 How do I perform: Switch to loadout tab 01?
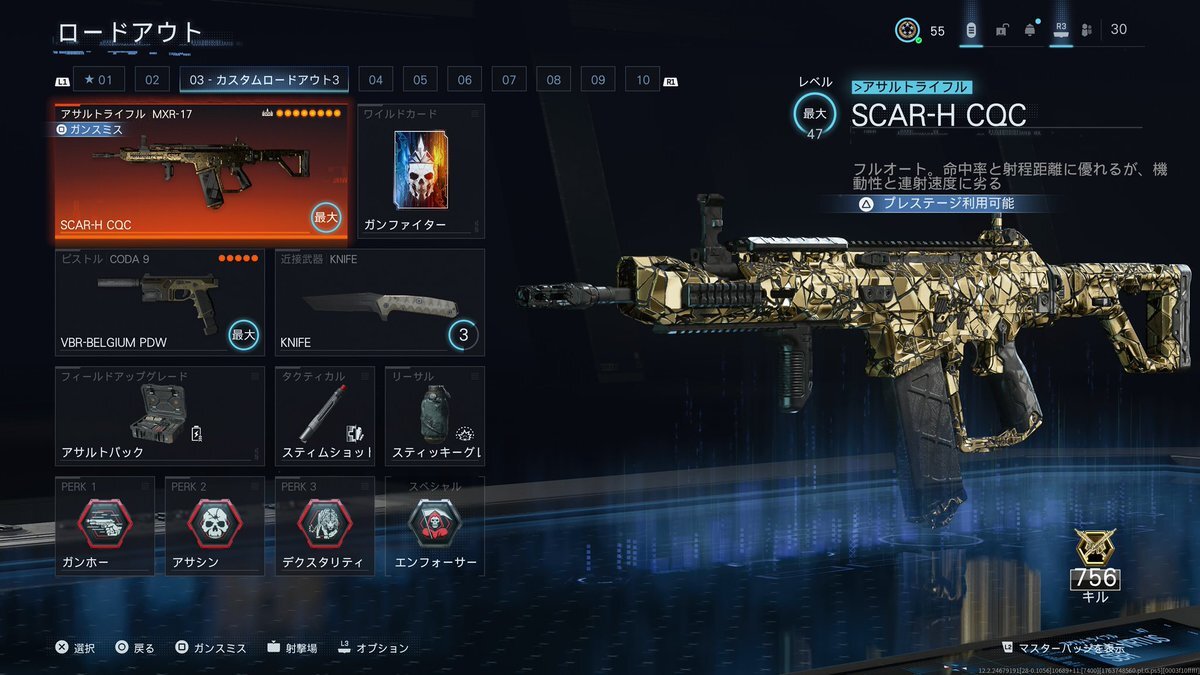[99, 80]
